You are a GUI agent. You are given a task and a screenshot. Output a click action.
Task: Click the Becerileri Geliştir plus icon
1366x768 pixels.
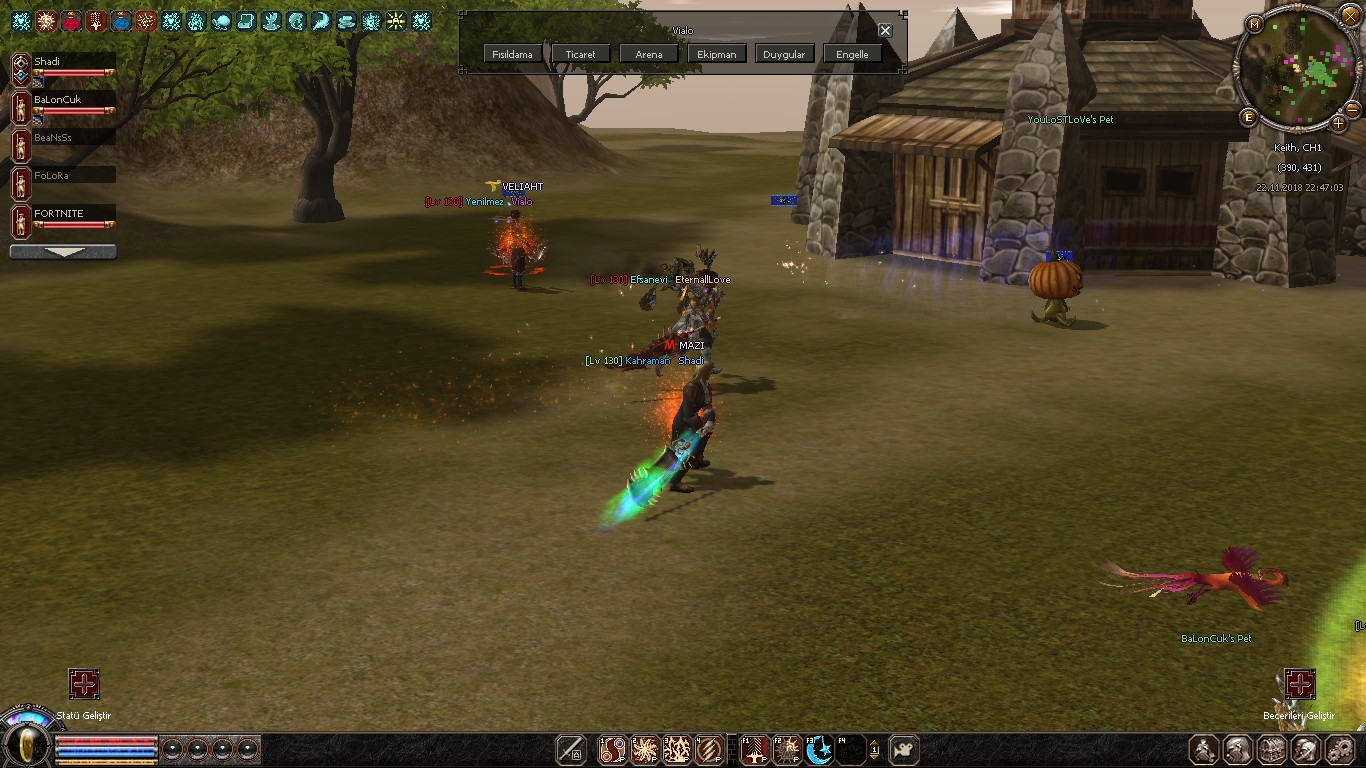pos(1299,684)
